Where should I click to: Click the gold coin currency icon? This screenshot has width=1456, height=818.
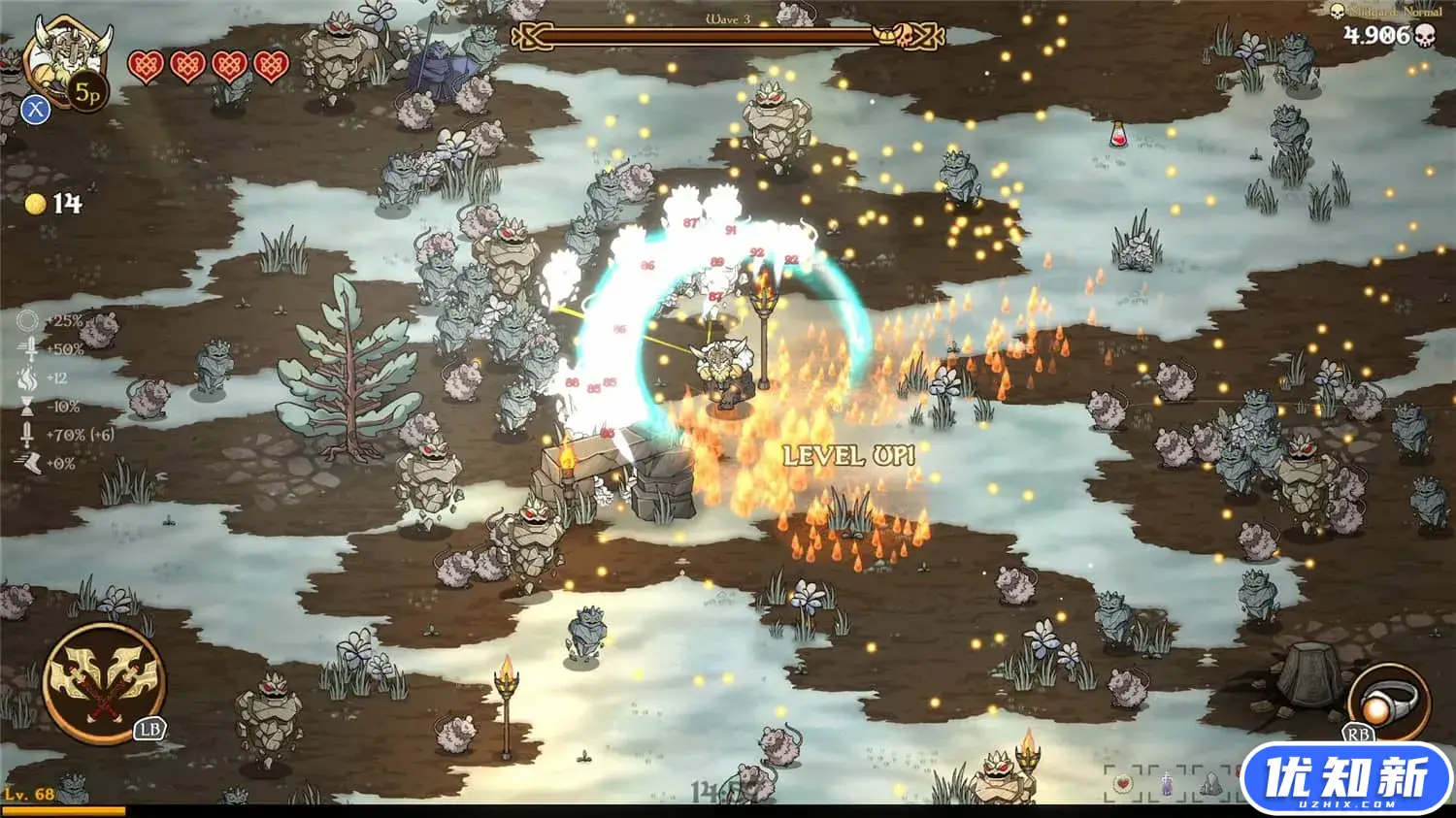[x=35, y=204]
